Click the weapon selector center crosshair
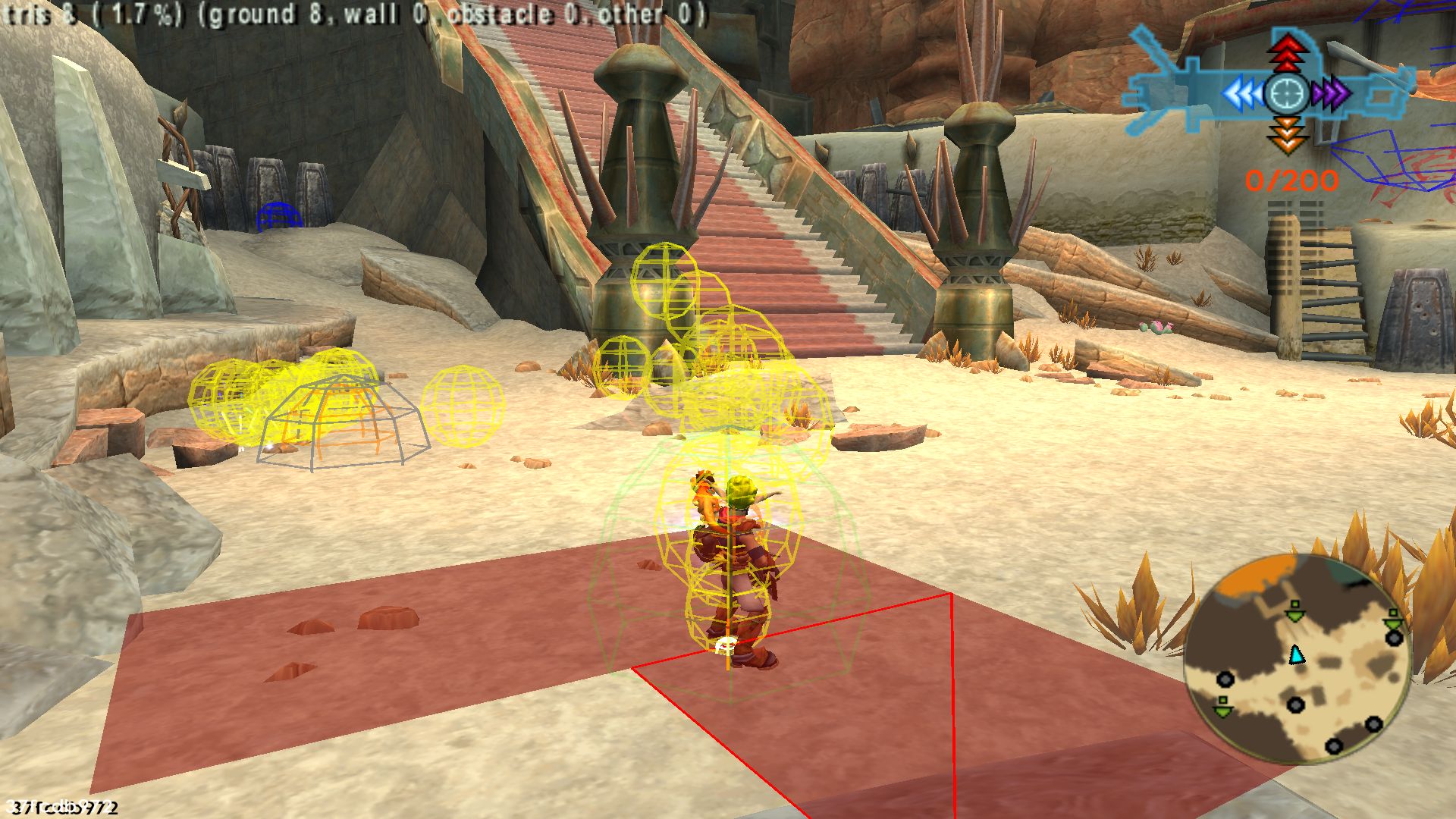 tap(1287, 94)
